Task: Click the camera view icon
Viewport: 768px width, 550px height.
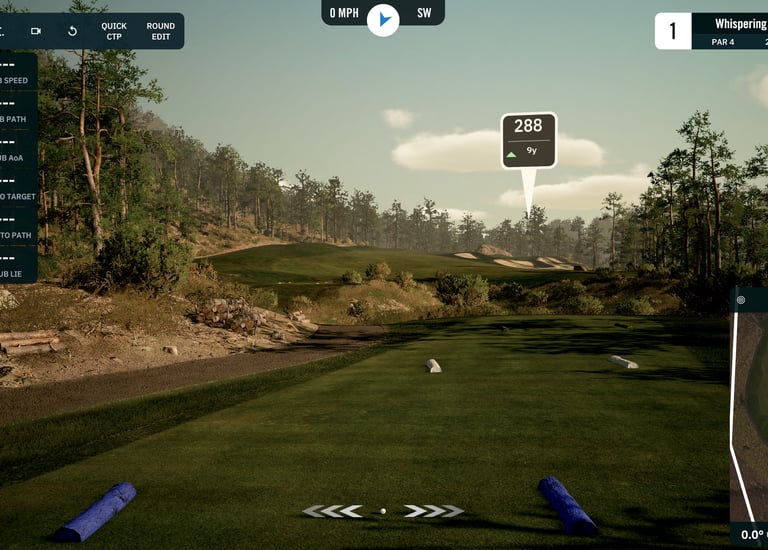Action: pos(36,31)
